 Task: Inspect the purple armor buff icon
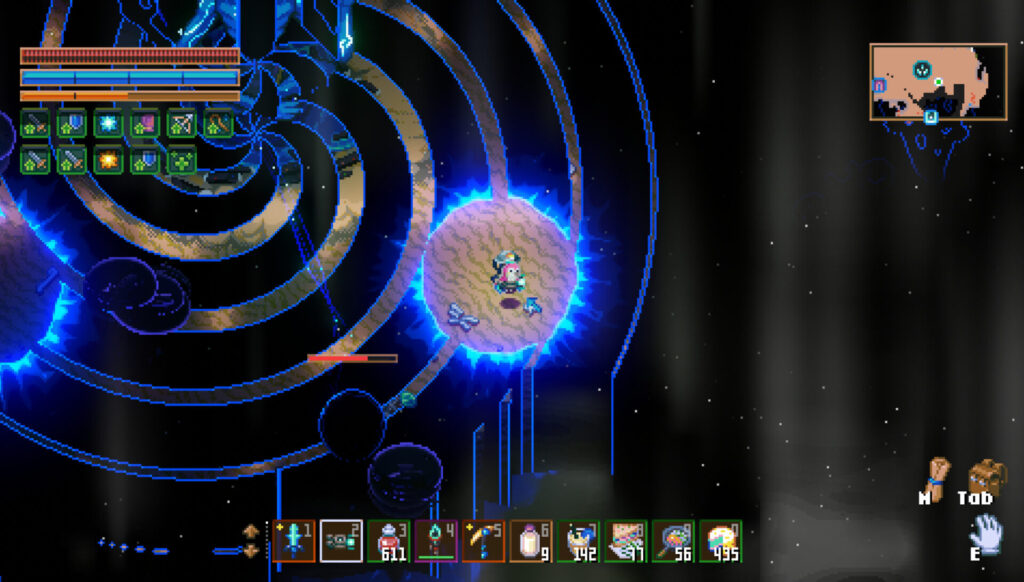coord(145,124)
